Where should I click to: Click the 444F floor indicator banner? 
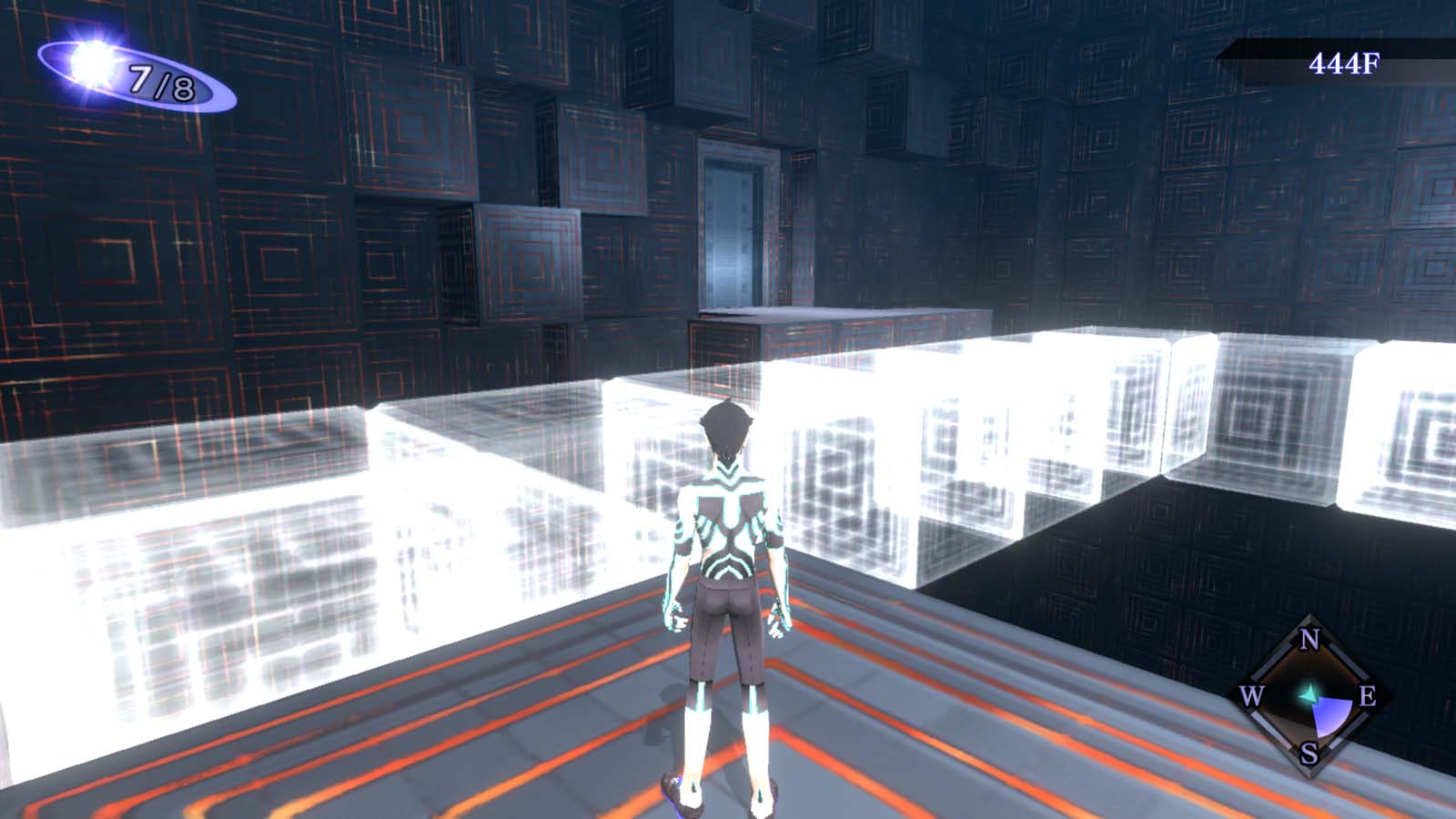tap(1345, 63)
